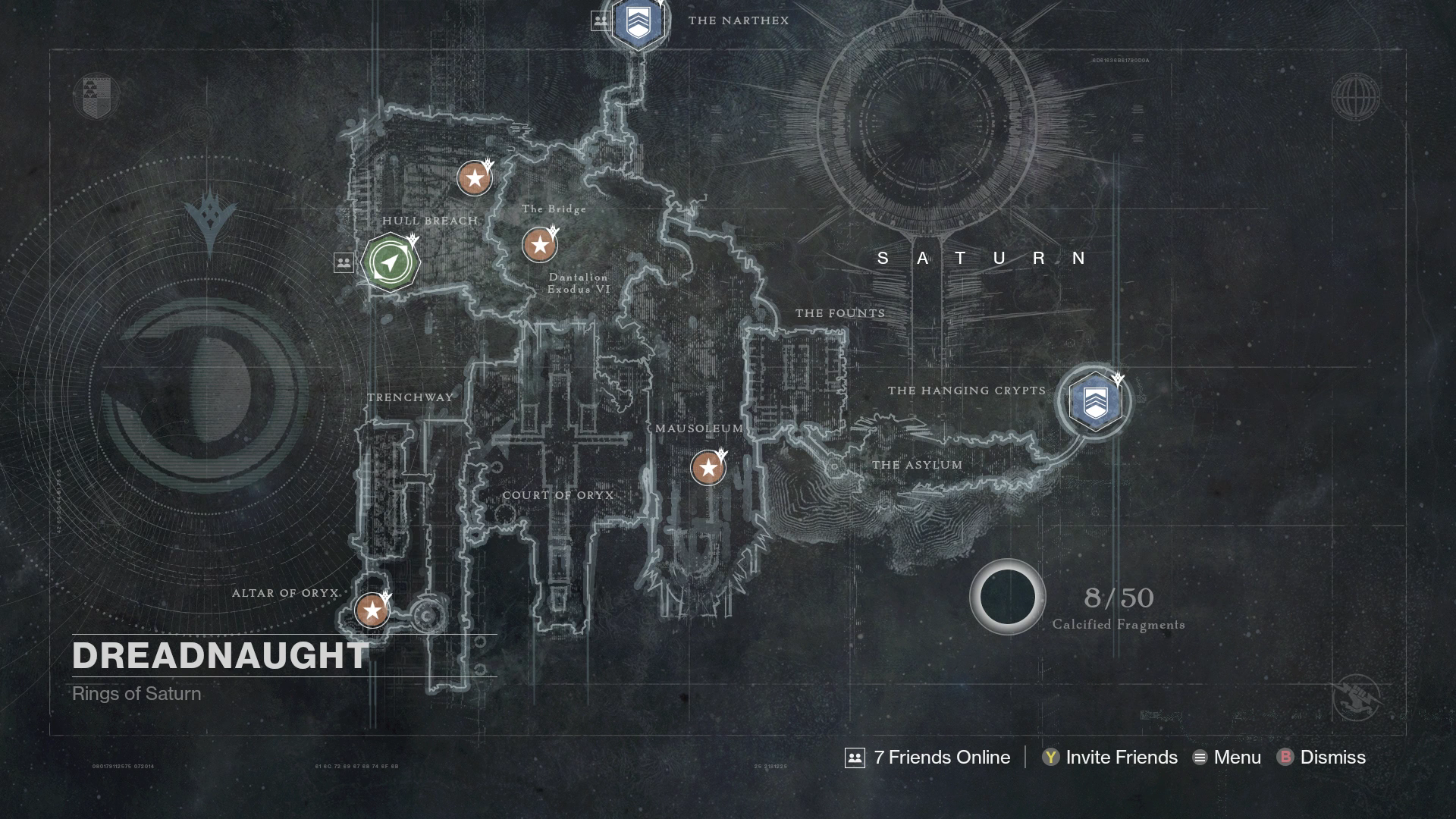Open the Menu option in footer

coord(1227,757)
